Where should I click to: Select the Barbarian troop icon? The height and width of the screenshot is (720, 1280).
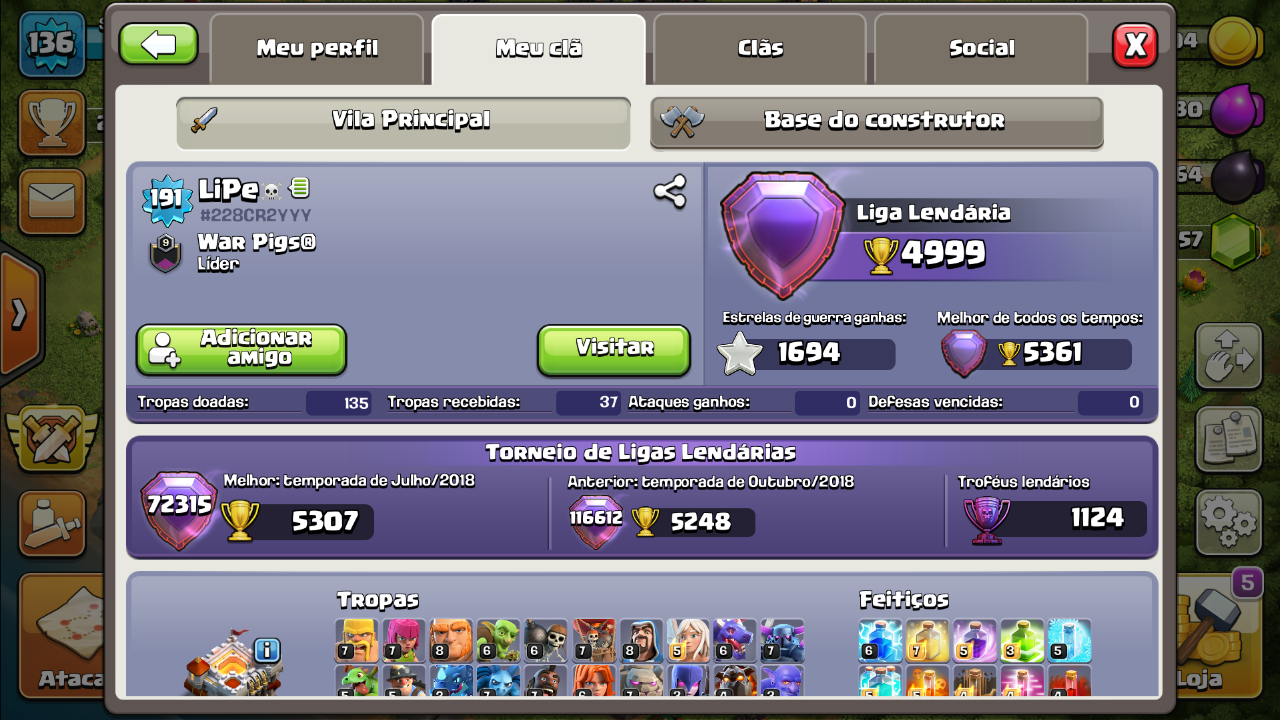[355, 641]
